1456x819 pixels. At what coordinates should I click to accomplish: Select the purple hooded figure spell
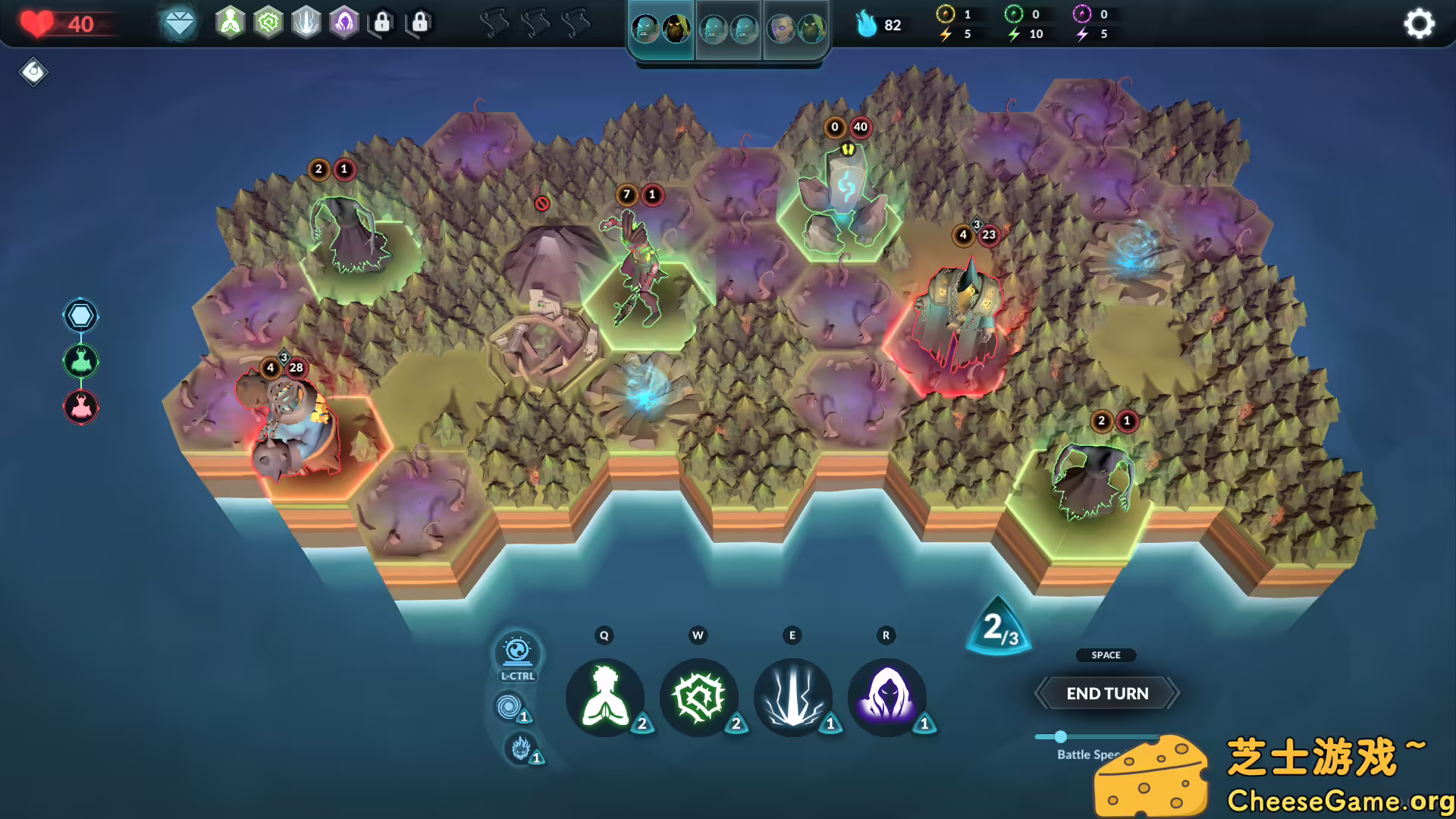tap(886, 697)
